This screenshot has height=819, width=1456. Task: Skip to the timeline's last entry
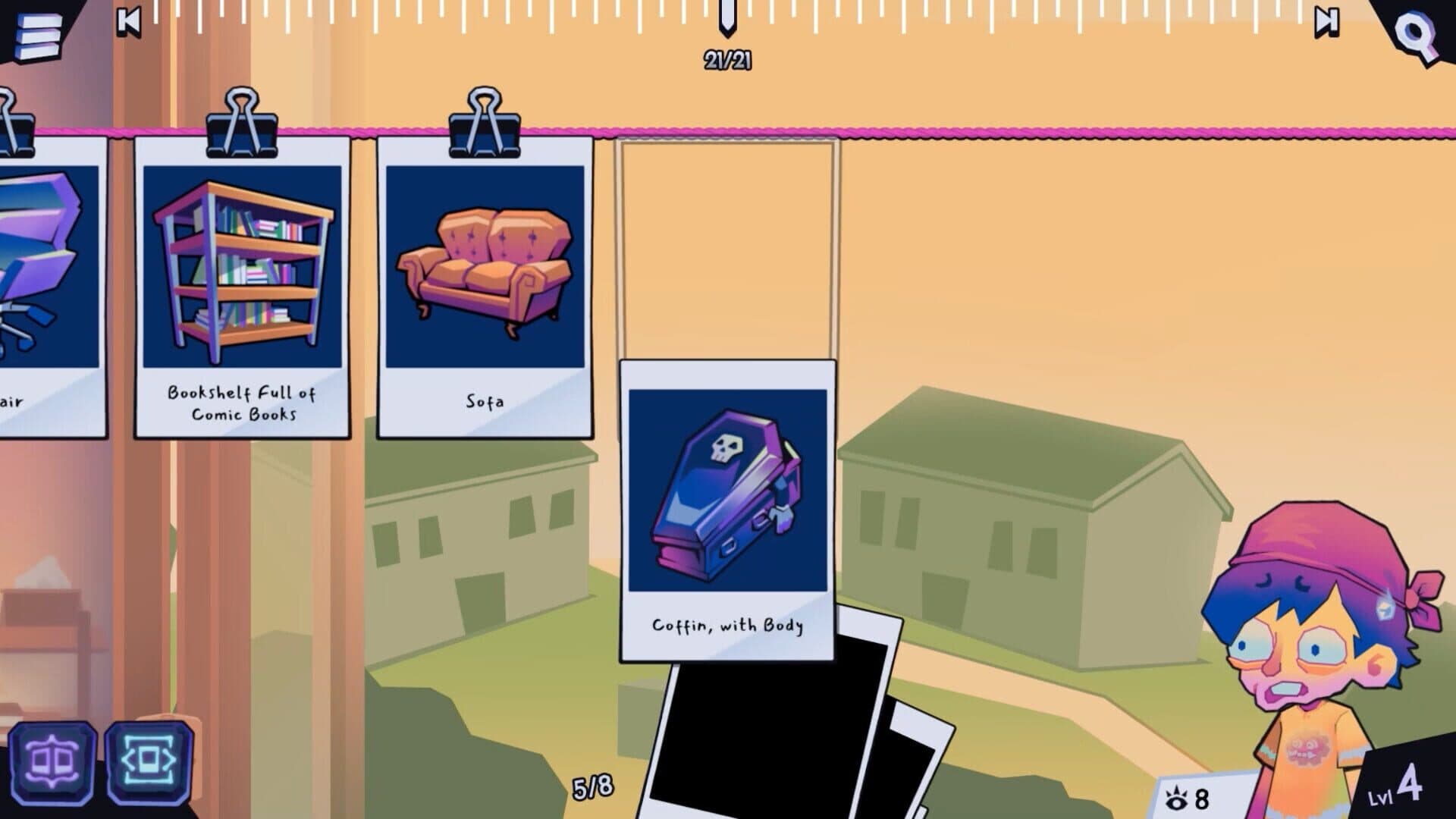(1326, 22)
